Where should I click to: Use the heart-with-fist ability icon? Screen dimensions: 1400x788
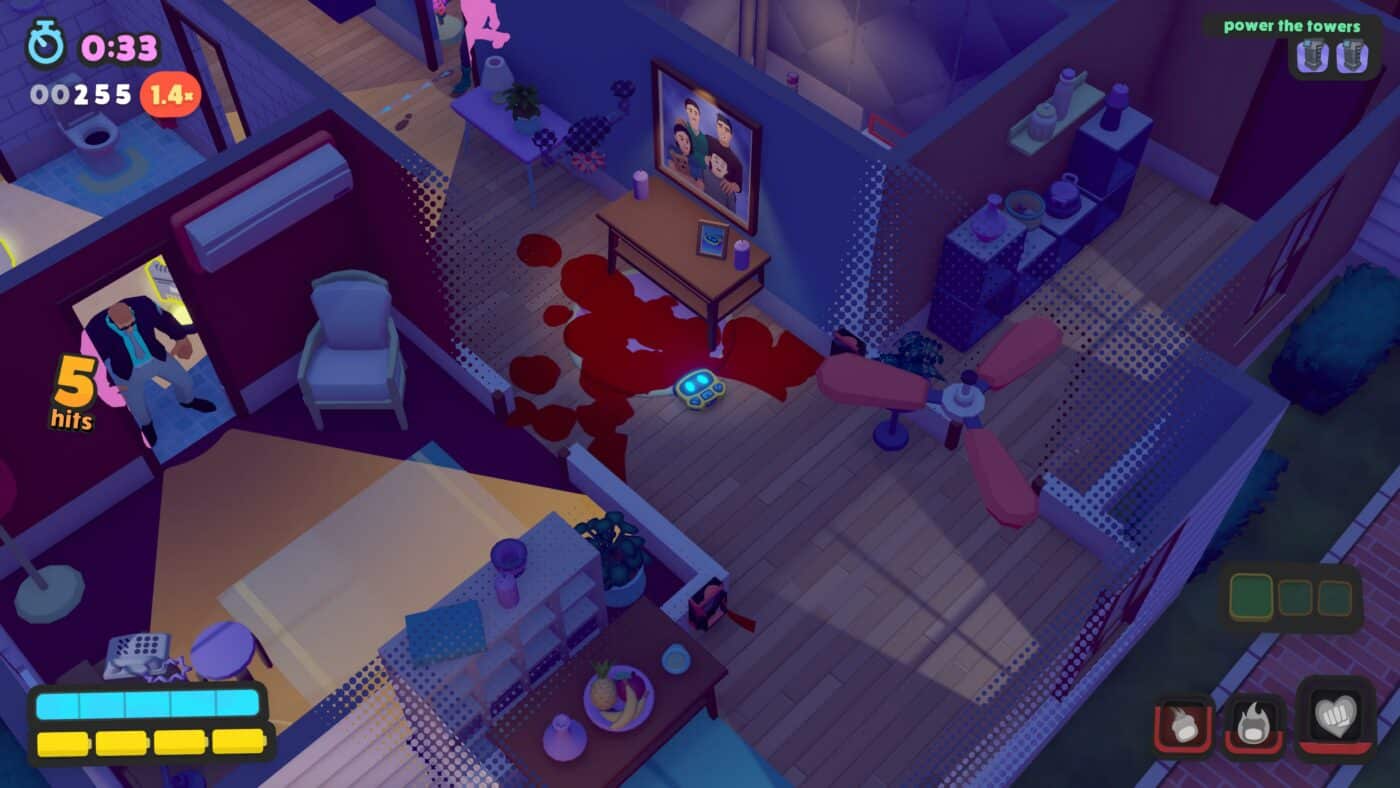point(1335,717)
